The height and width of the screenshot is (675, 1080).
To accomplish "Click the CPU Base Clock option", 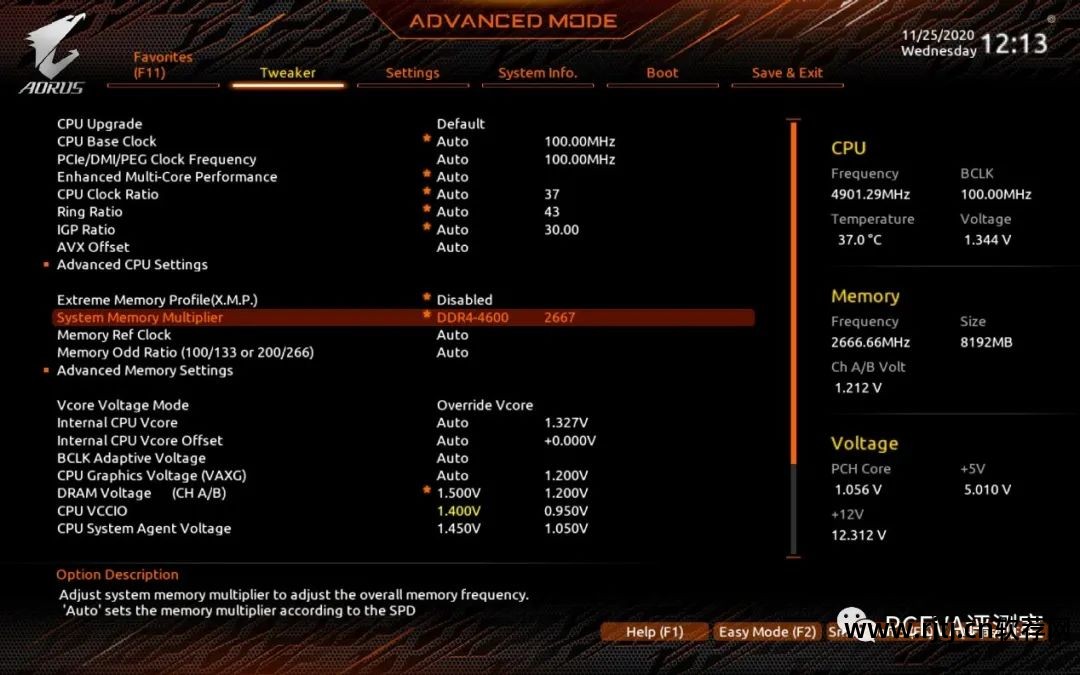I will (x=107, y=142).
